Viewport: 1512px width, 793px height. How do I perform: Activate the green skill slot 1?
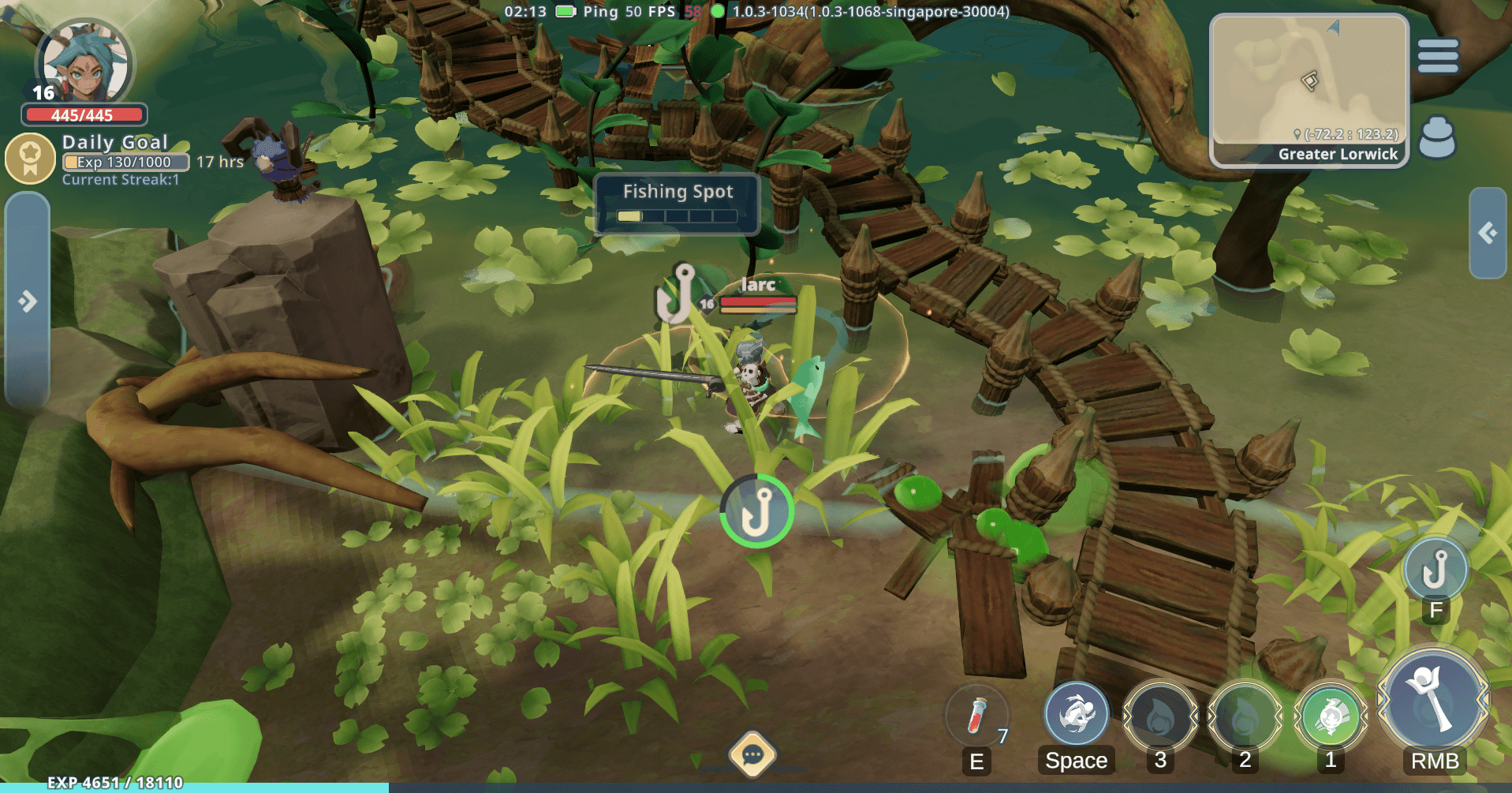[1331, 716]
